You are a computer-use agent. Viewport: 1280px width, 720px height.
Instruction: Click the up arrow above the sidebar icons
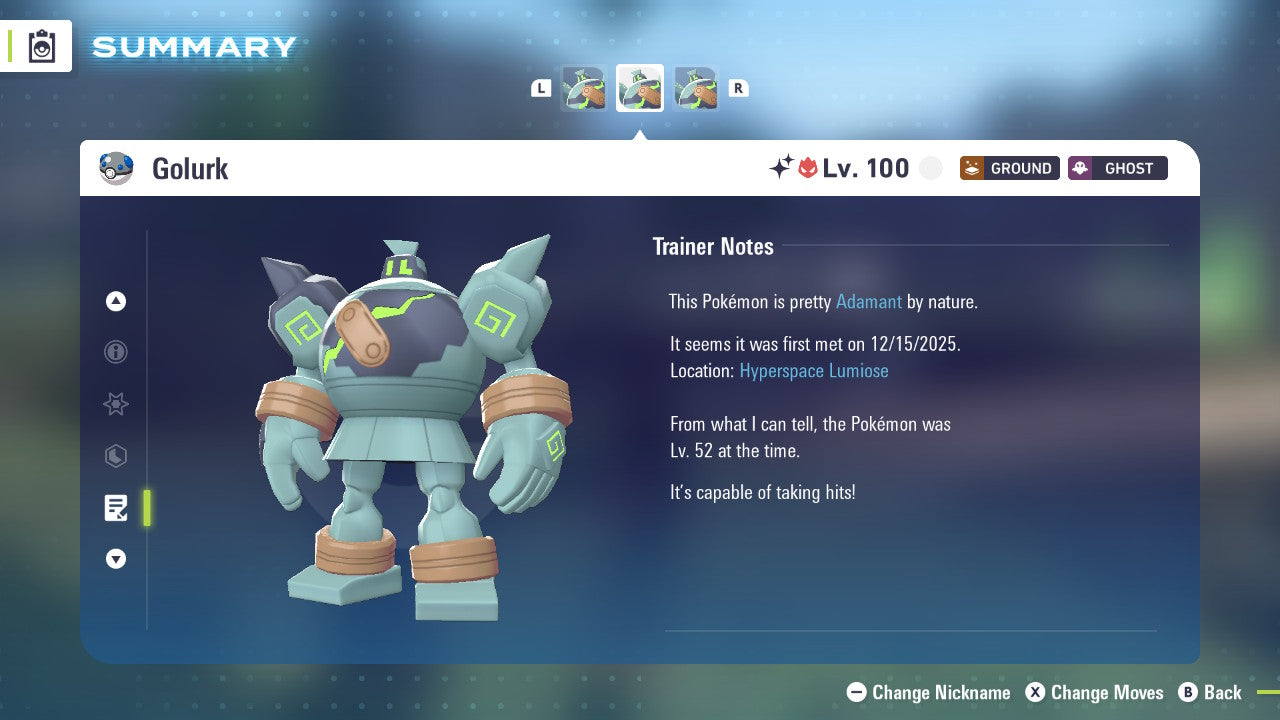[116, 301]
